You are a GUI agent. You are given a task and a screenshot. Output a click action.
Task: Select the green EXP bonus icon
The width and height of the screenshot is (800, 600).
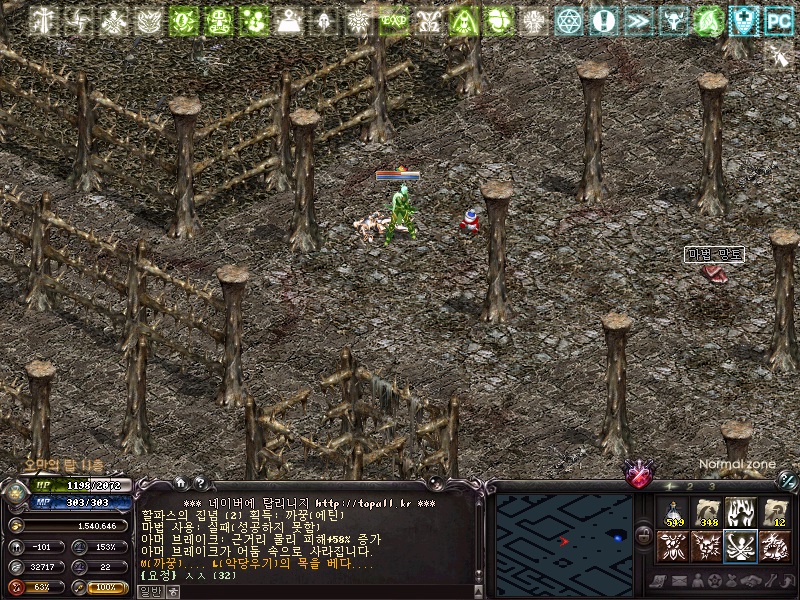pos(393,20)
